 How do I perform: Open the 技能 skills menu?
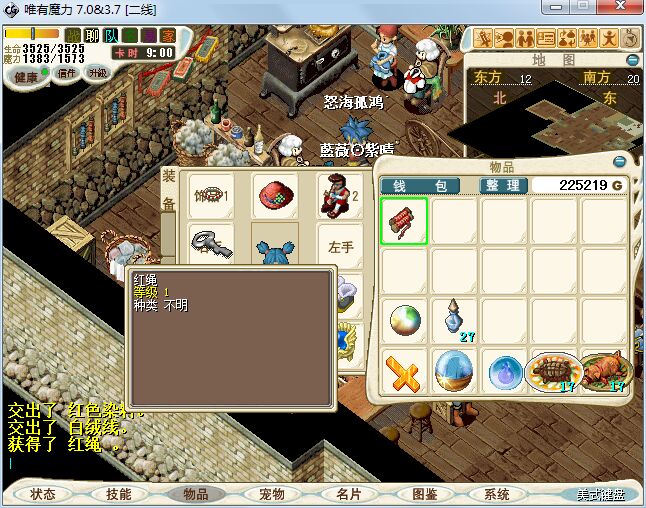[x=119, y=494]
